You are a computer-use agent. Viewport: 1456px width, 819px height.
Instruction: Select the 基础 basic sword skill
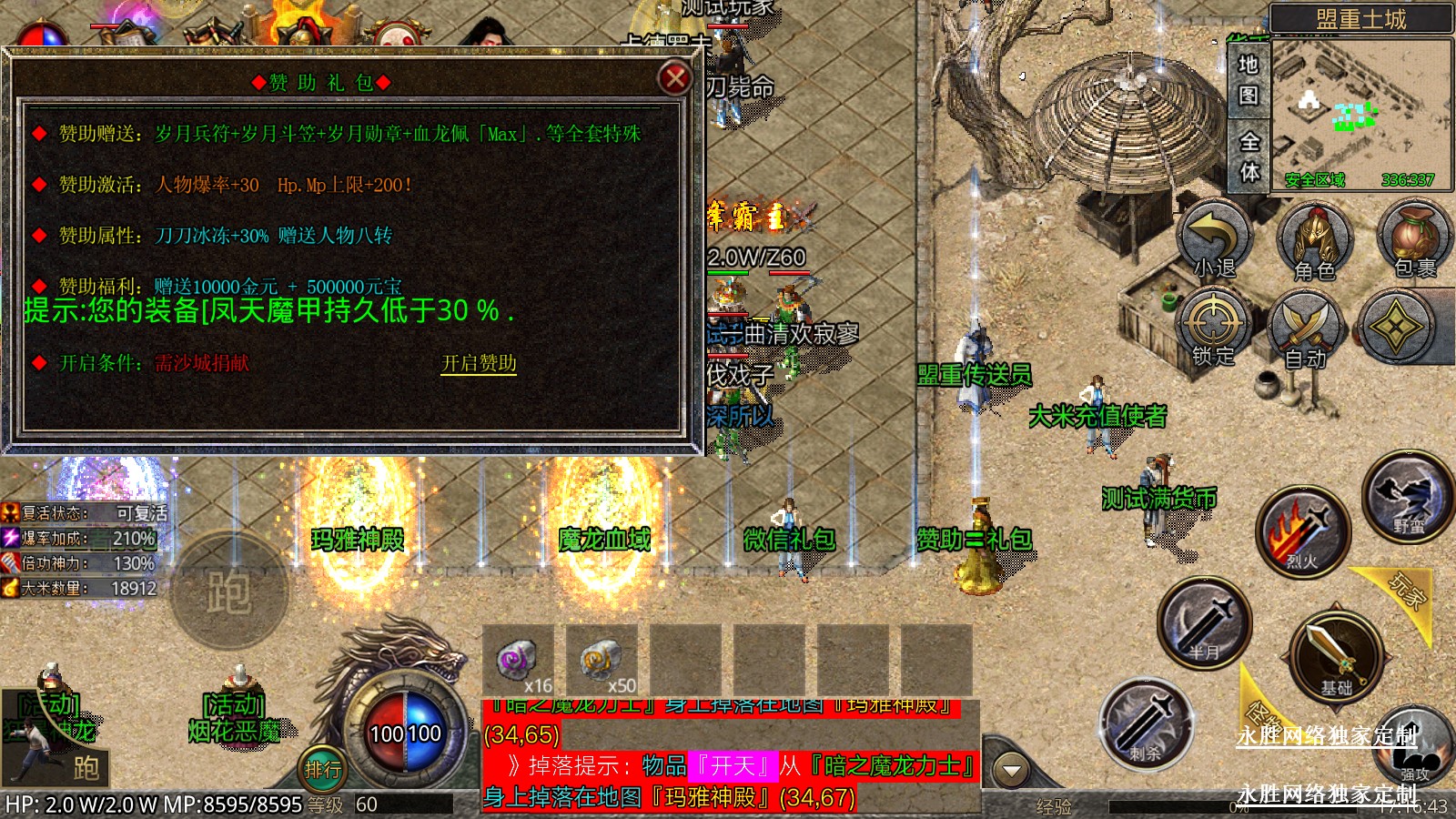tap(1336, 655)
